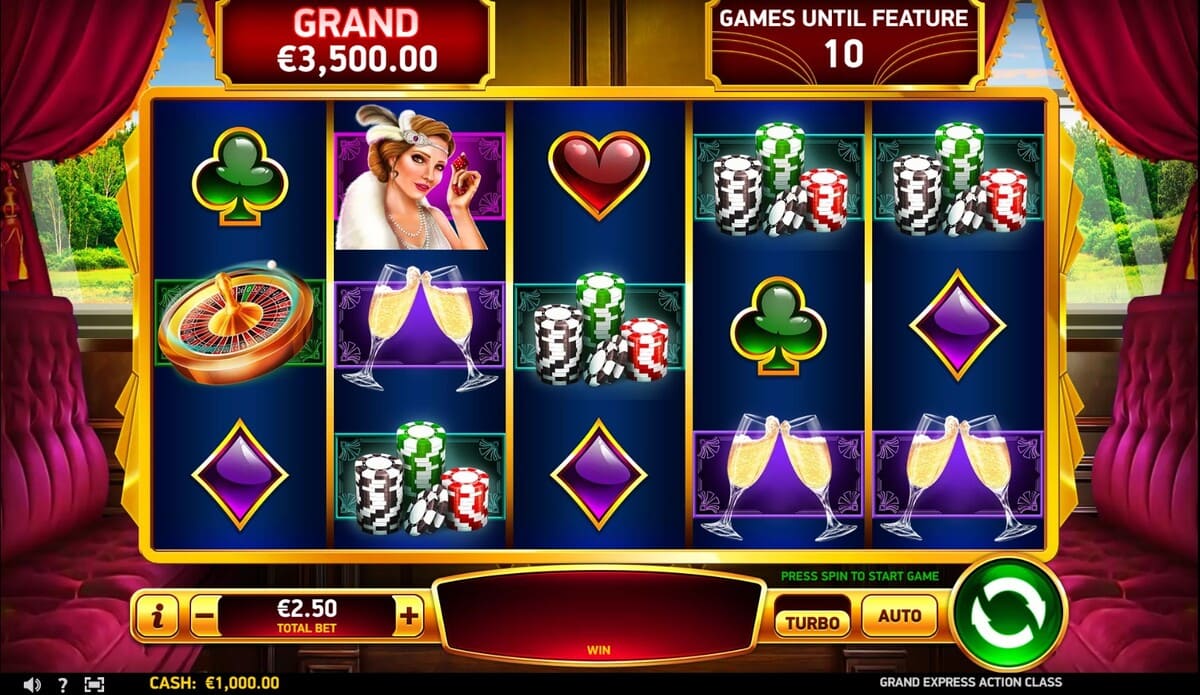Toggle the sound speaker icon
This screenshot has height=695, width=1200.
point(32,684)
